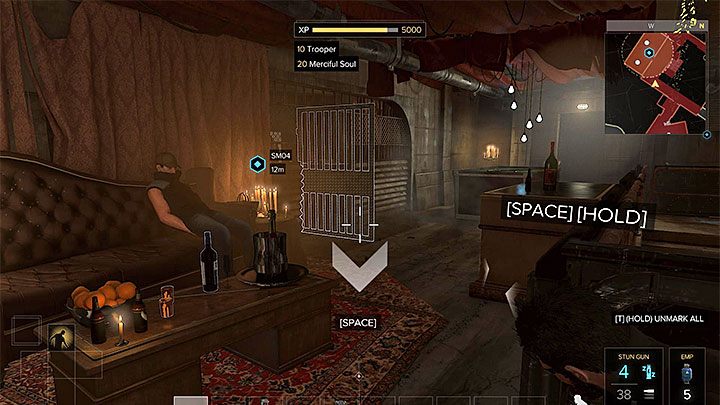Click the blue objective marker on the minimap
Image resolution: width=720 pixels, height=405 pixels.
649,52
